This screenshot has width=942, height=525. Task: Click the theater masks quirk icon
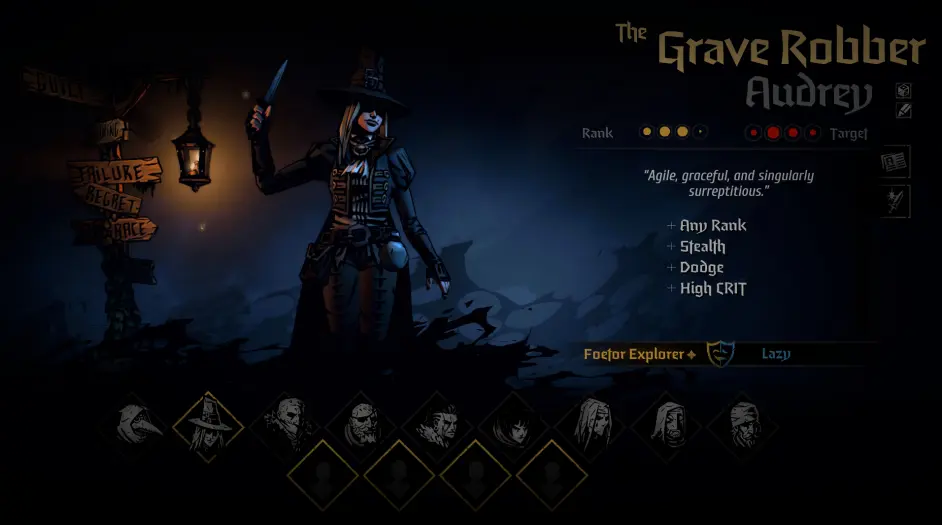click(x=718, y=353)
